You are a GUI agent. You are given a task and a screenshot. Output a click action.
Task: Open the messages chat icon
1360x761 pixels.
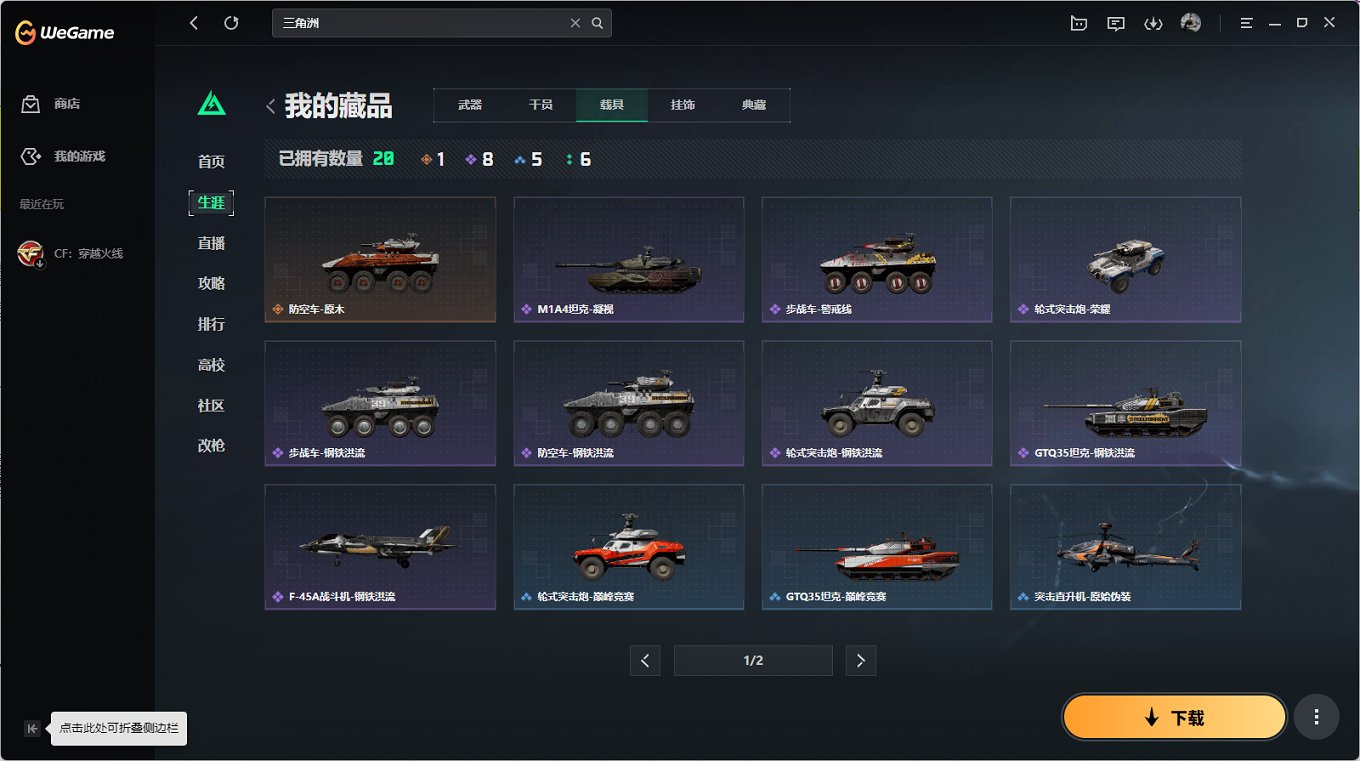coord(1115,22)
